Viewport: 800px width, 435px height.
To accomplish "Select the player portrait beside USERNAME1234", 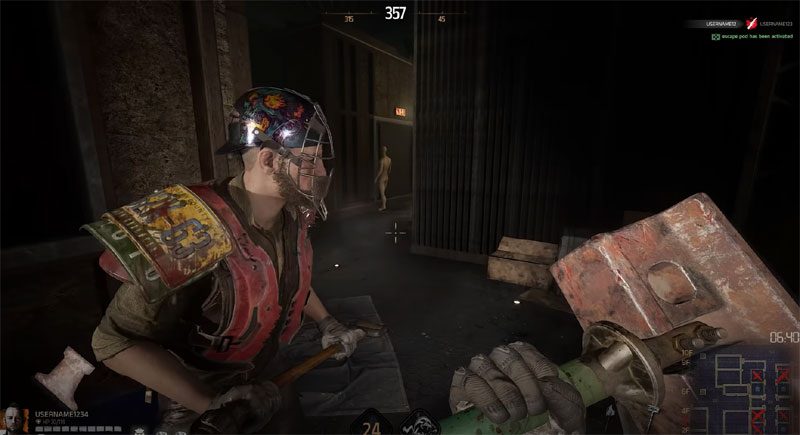I will pyautogui.click(x=17, y=417).
